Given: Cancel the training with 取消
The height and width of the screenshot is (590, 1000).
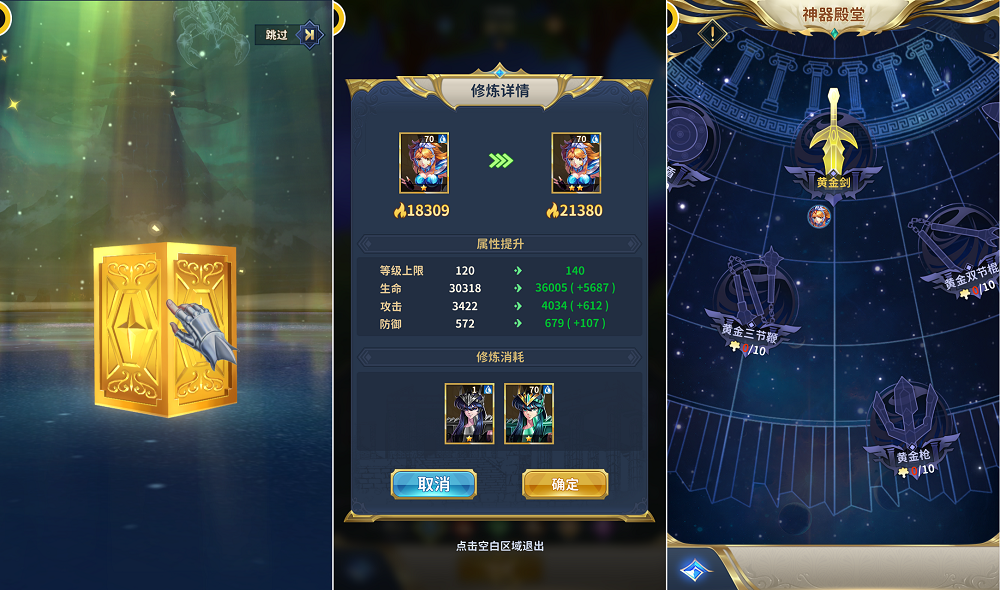Looking at the screenshot, I should 433,484.
